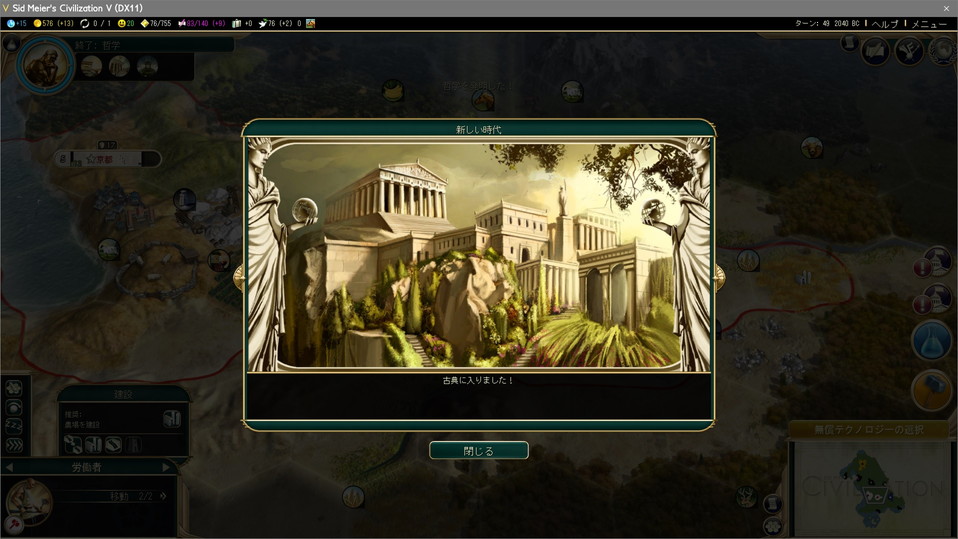Viewport: 958px width, 539px height.
Task: Click the happiness smiley in top bar
Action: point(124,24)
